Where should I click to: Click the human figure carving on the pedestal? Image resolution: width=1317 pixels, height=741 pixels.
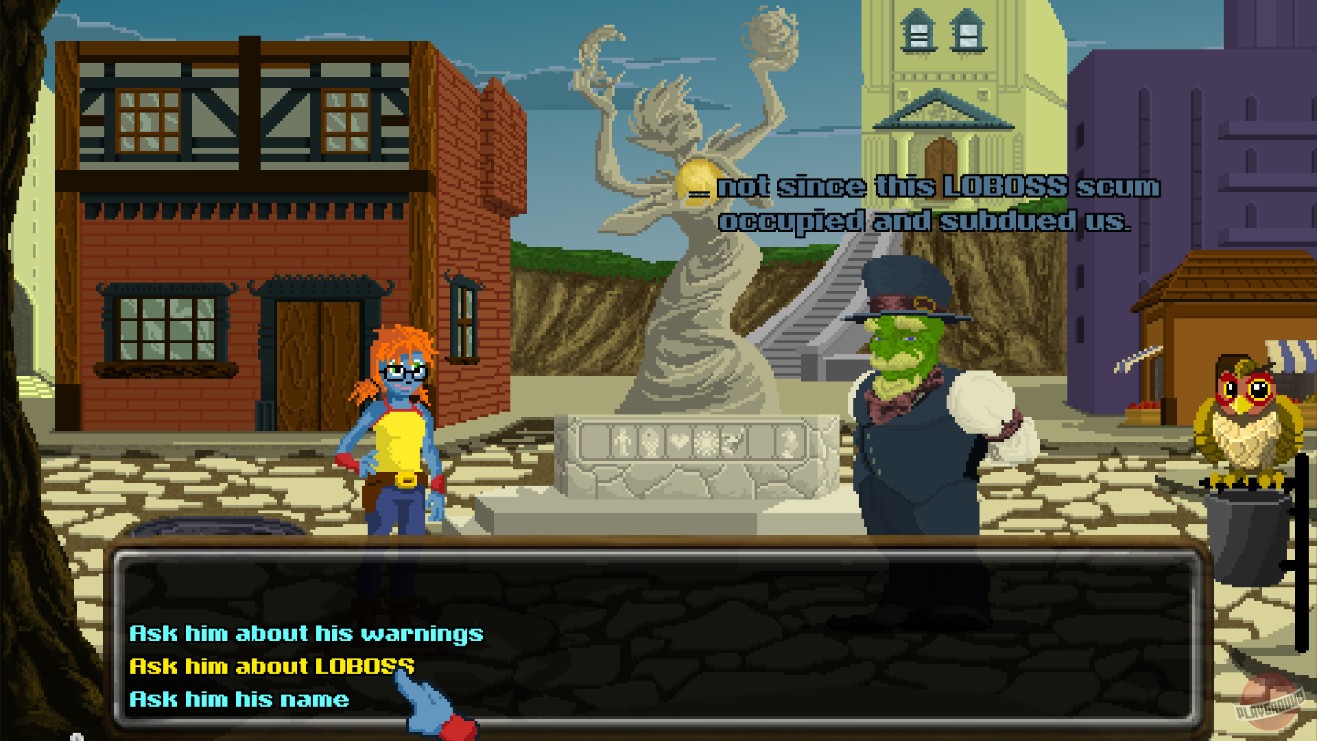click(622, 441)
